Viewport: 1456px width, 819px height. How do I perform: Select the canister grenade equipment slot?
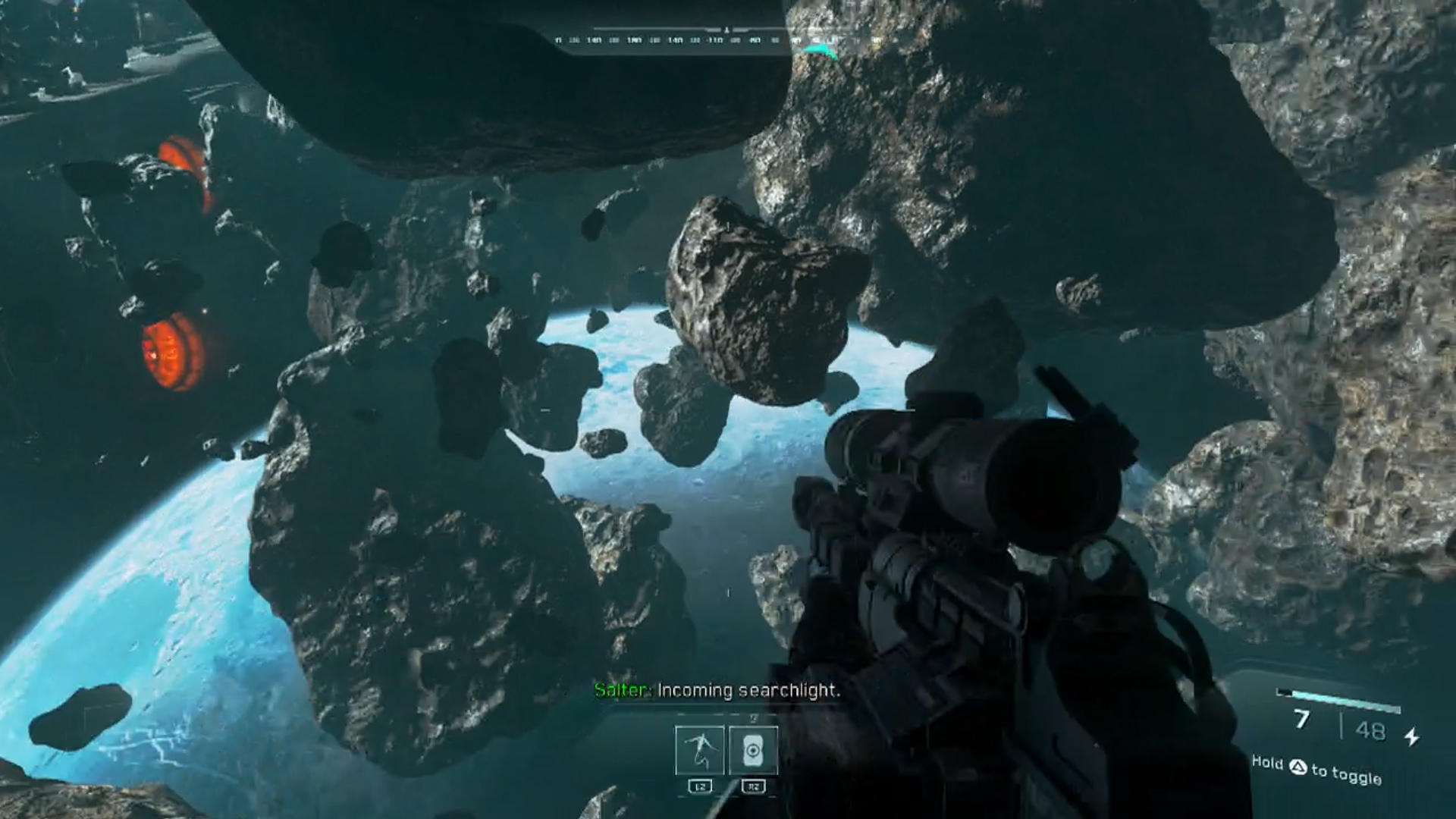[753, 750]
